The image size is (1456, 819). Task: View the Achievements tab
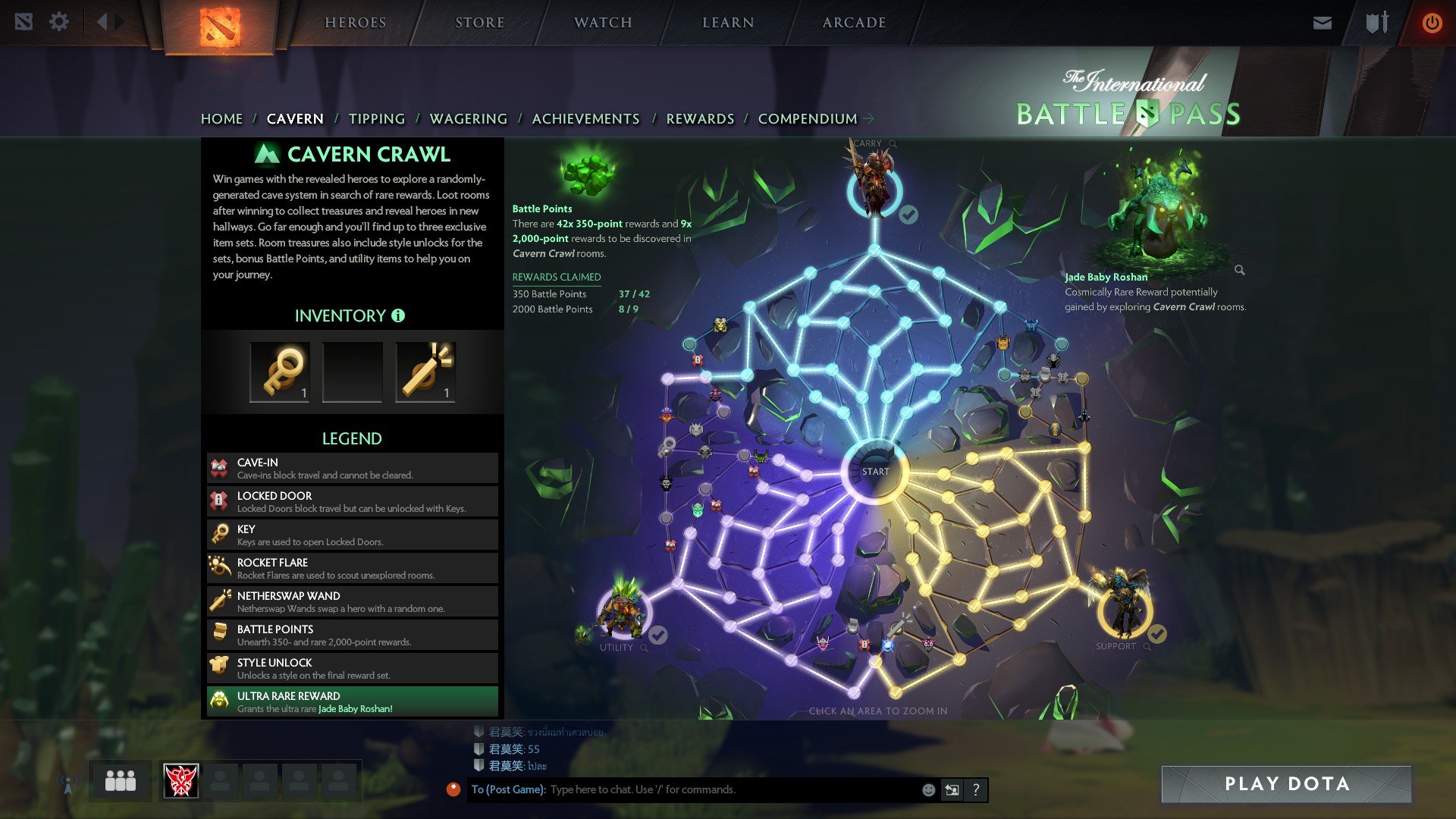pyautogui.click(x=585, y=119)
